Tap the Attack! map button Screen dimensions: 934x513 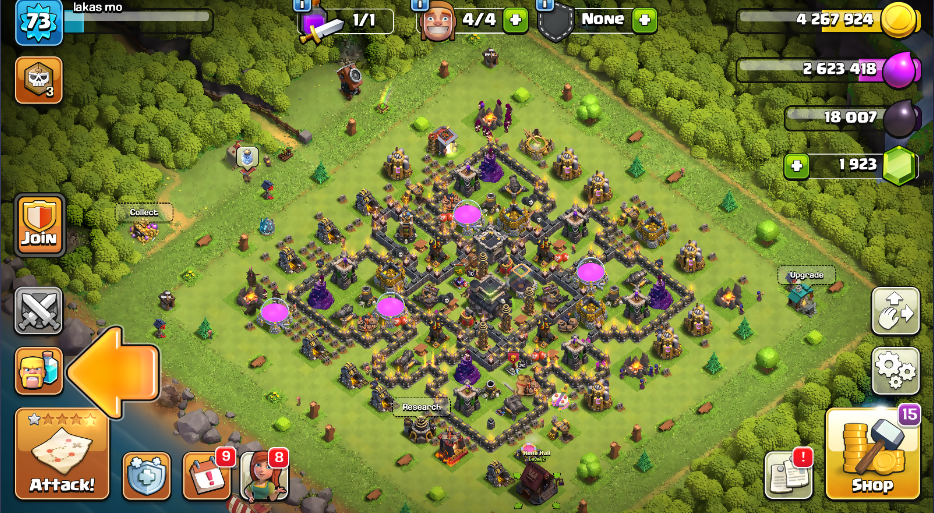(x=61, y=455)
